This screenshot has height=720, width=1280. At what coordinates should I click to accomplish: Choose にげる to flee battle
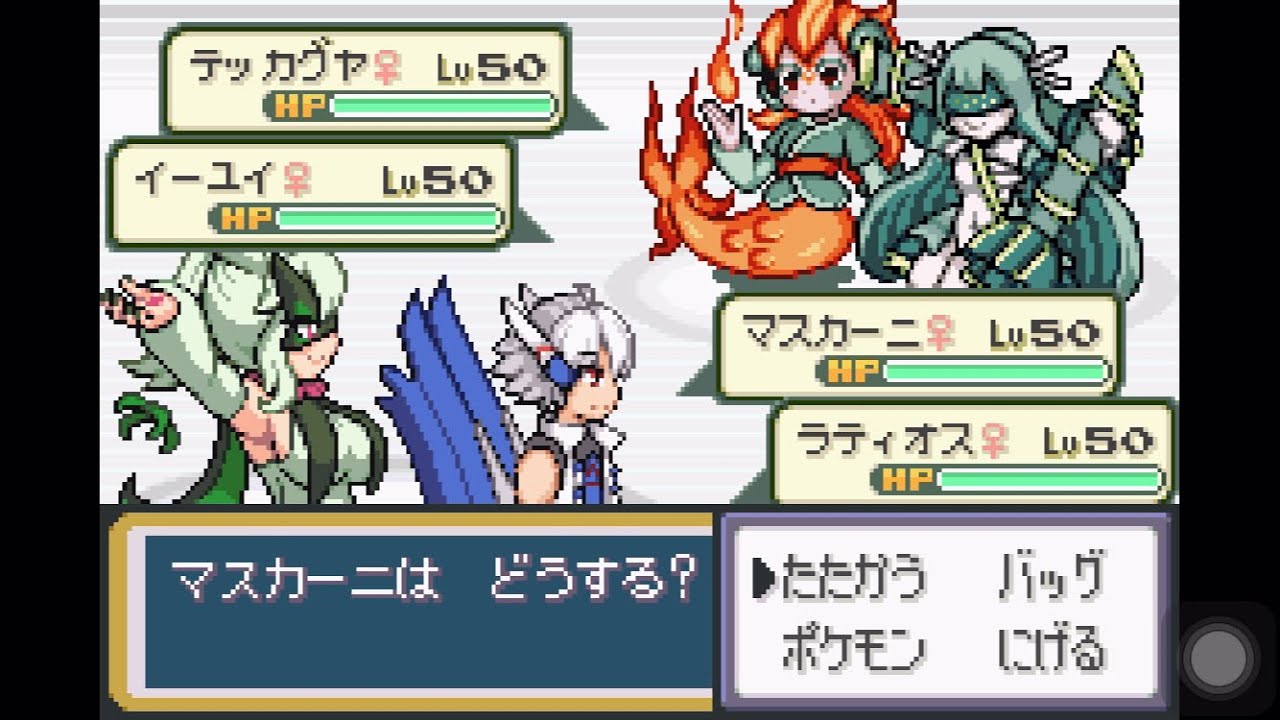(x=1050, y=647)
